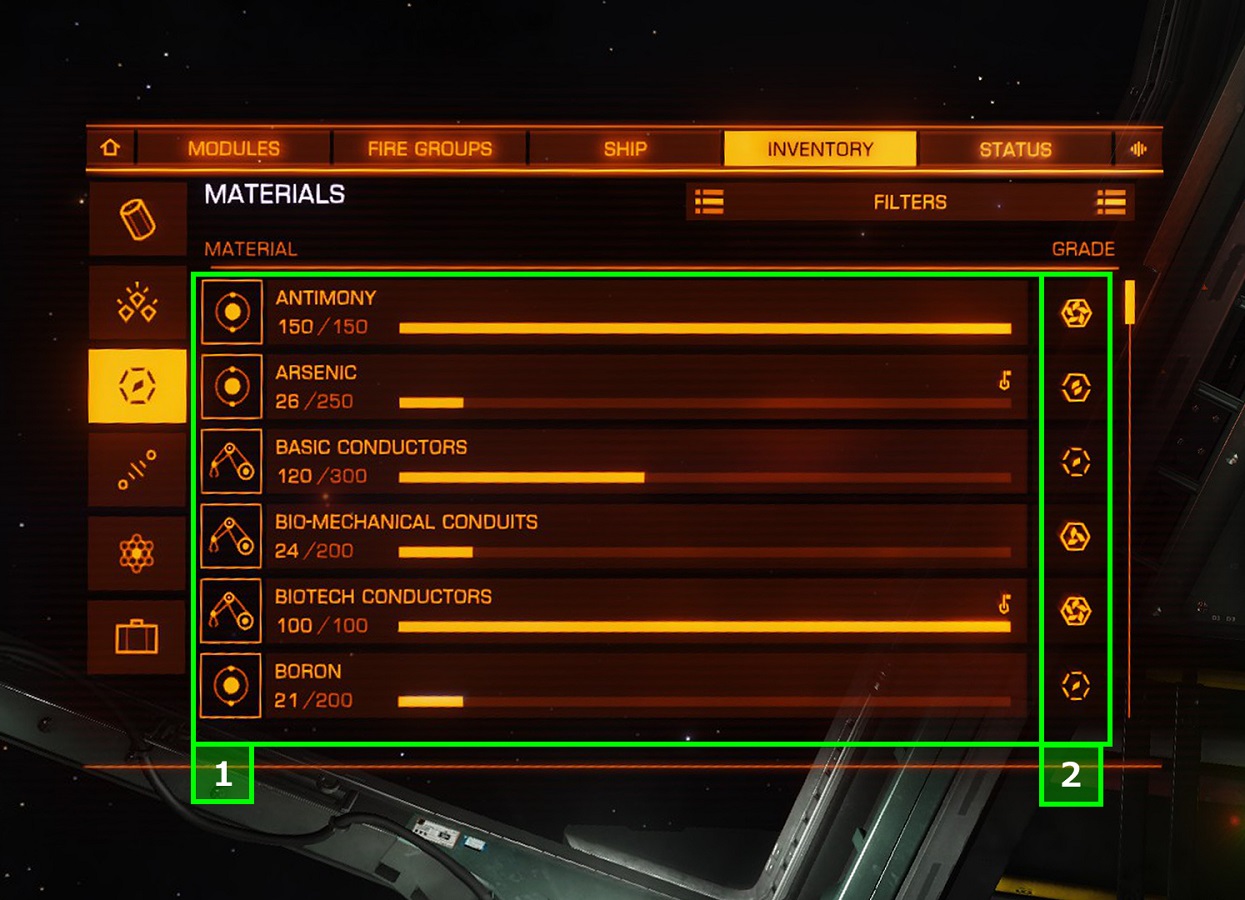
Task: Switch to the Modules tab
Action: (x=234, y=149)
